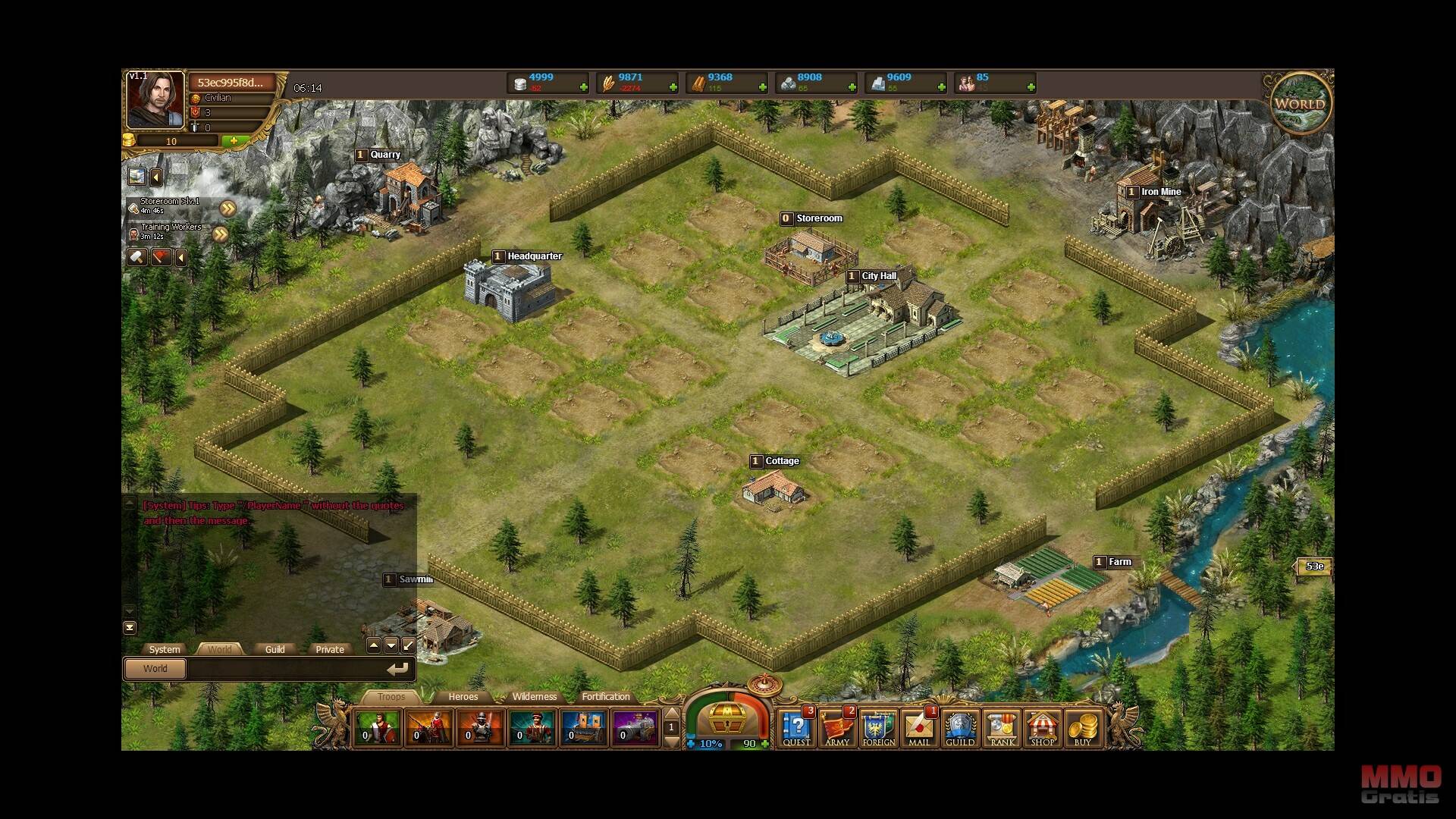Switch to the Wilderness tab
Image resolution: width=1456 pixels, height=819 pixels.
(x=534, y=697)
